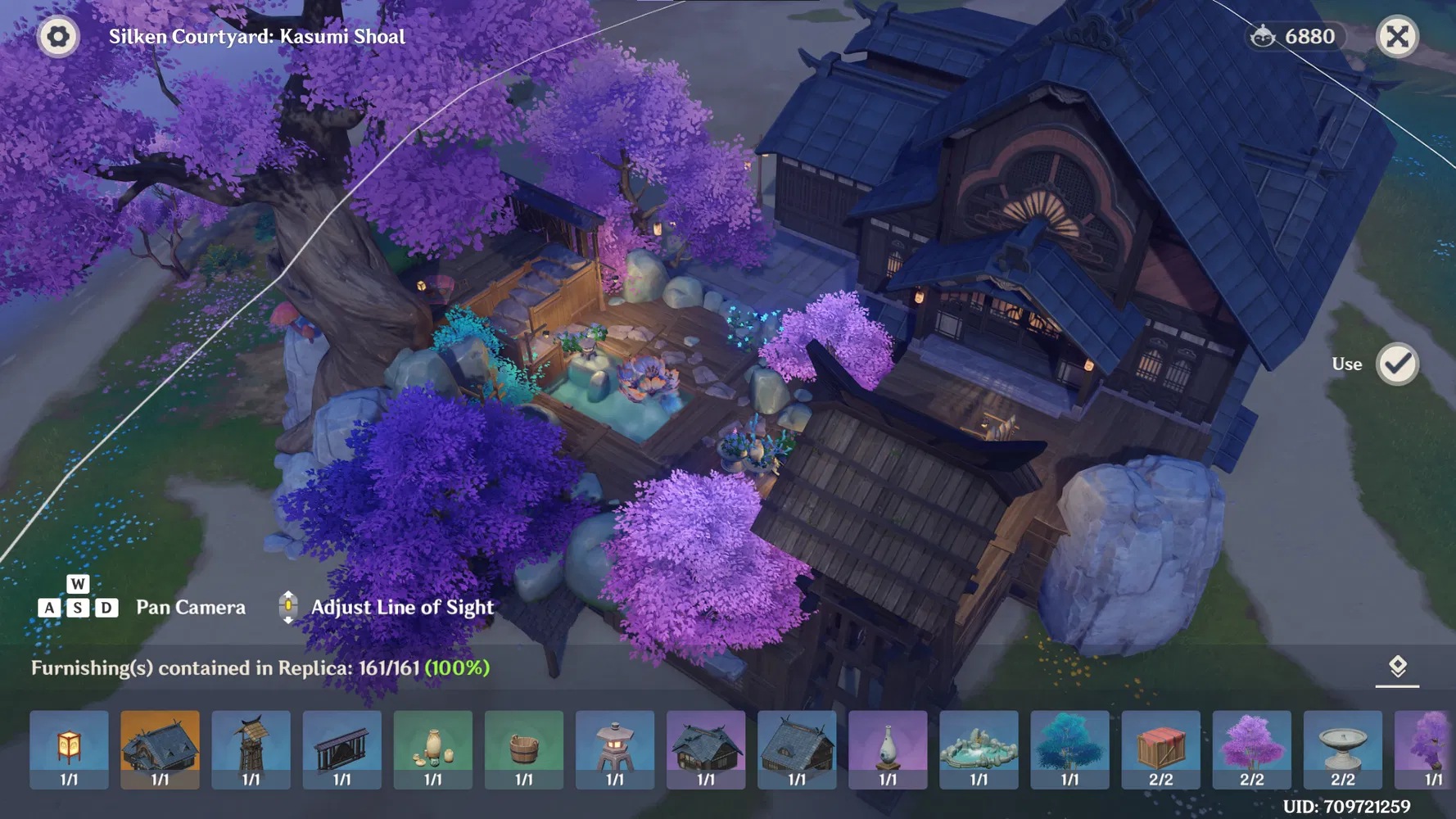This screenshot has width=1456, height=819.
Task: Select the wooden watchtower furnishing
Action: point(251,749)
